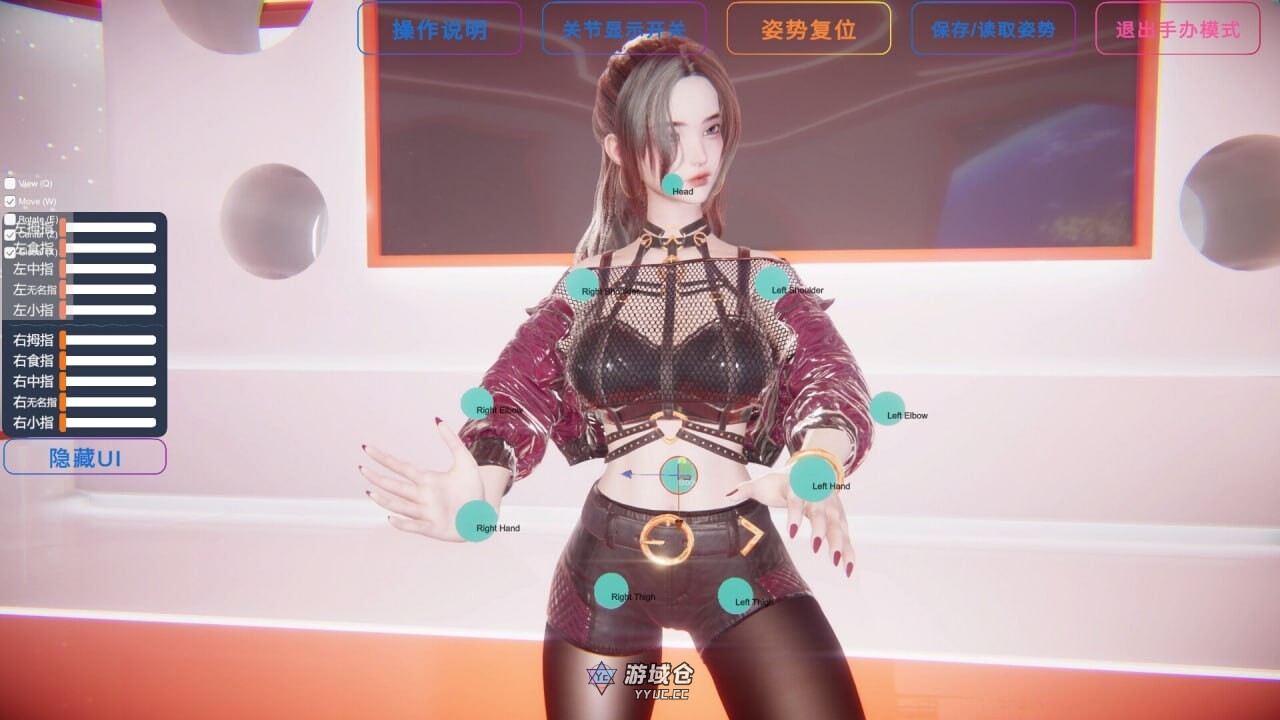Image resolution: width=1280 pixels, height=720 pixels.
Task: Click the central transform gizmo sphere
Action: pyautogui.click(x=678, y=474)
